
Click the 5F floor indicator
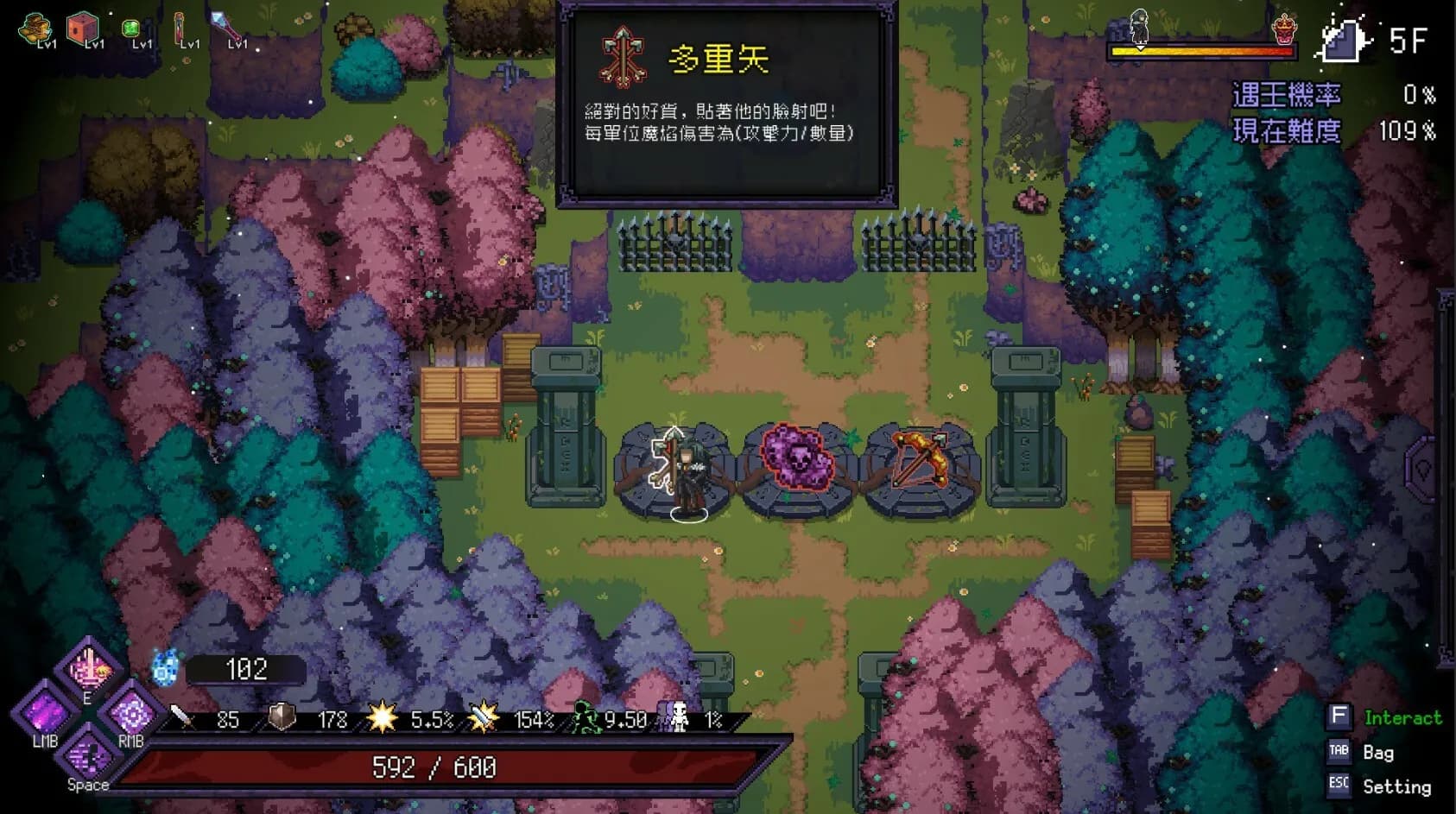click(x=1410, y=38)
